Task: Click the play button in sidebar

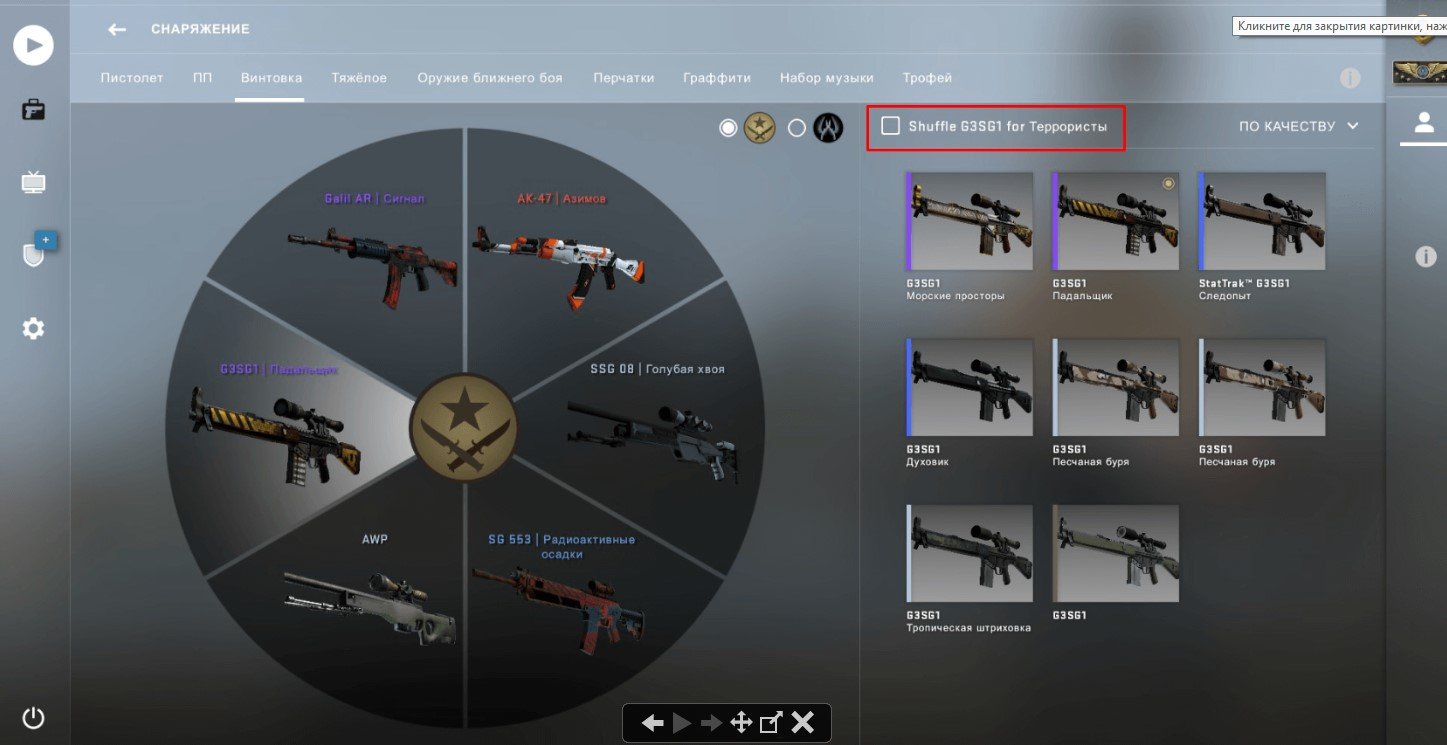Action: (x=33, y=45)
